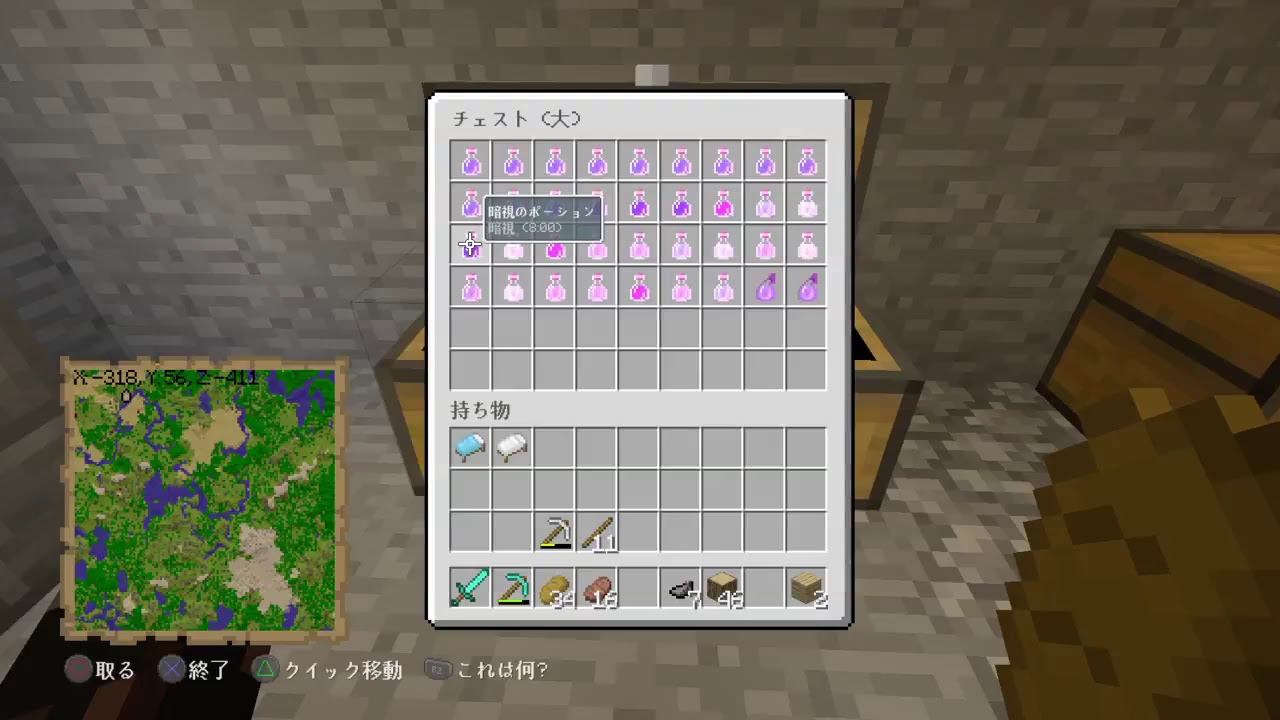Screen dimensions: 1280x720
Task: Click the stack of 34 bread
Action: click(x=554, y=588)
